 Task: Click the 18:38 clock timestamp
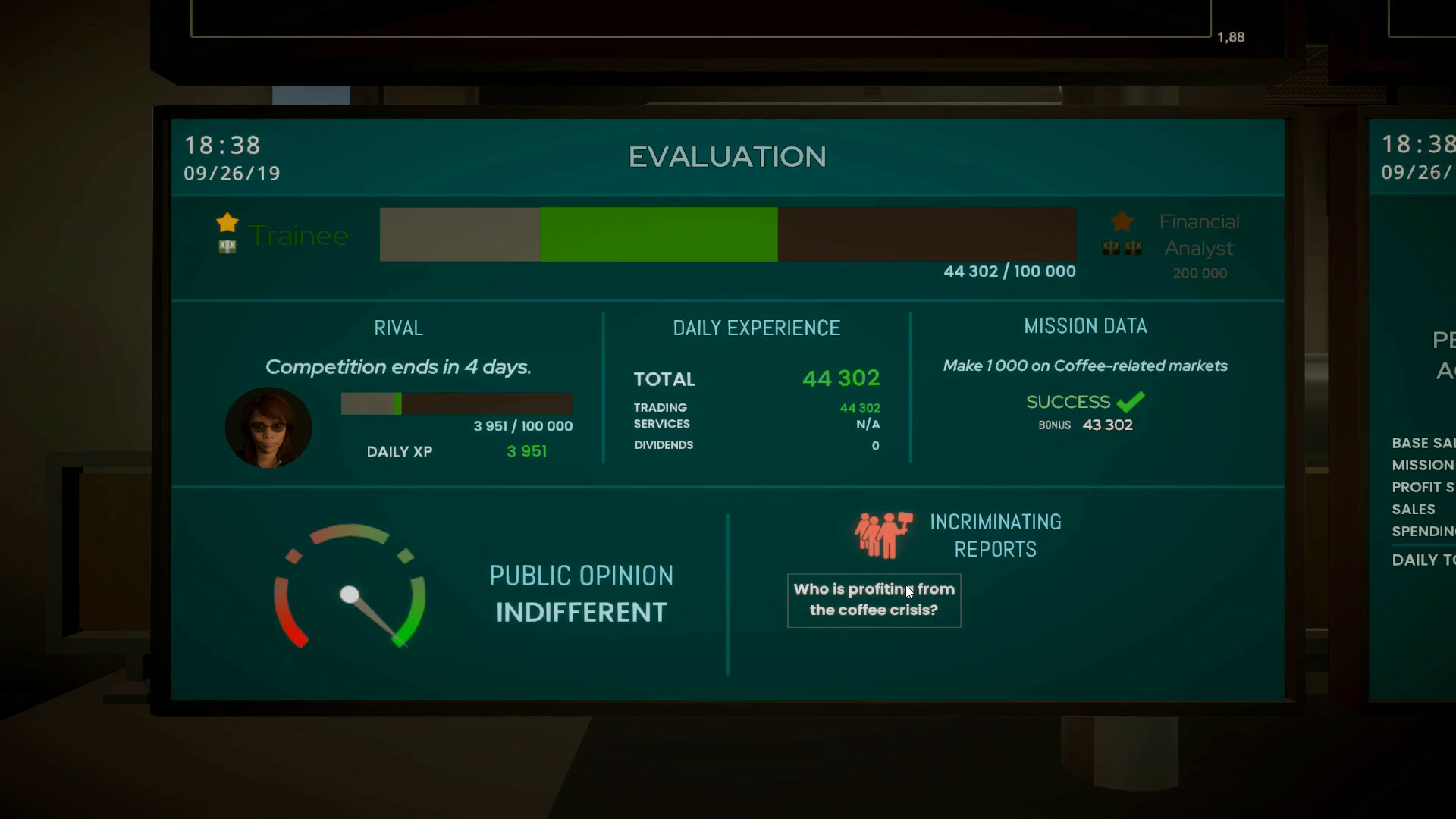pyautogui.click(x=221, y=145)
